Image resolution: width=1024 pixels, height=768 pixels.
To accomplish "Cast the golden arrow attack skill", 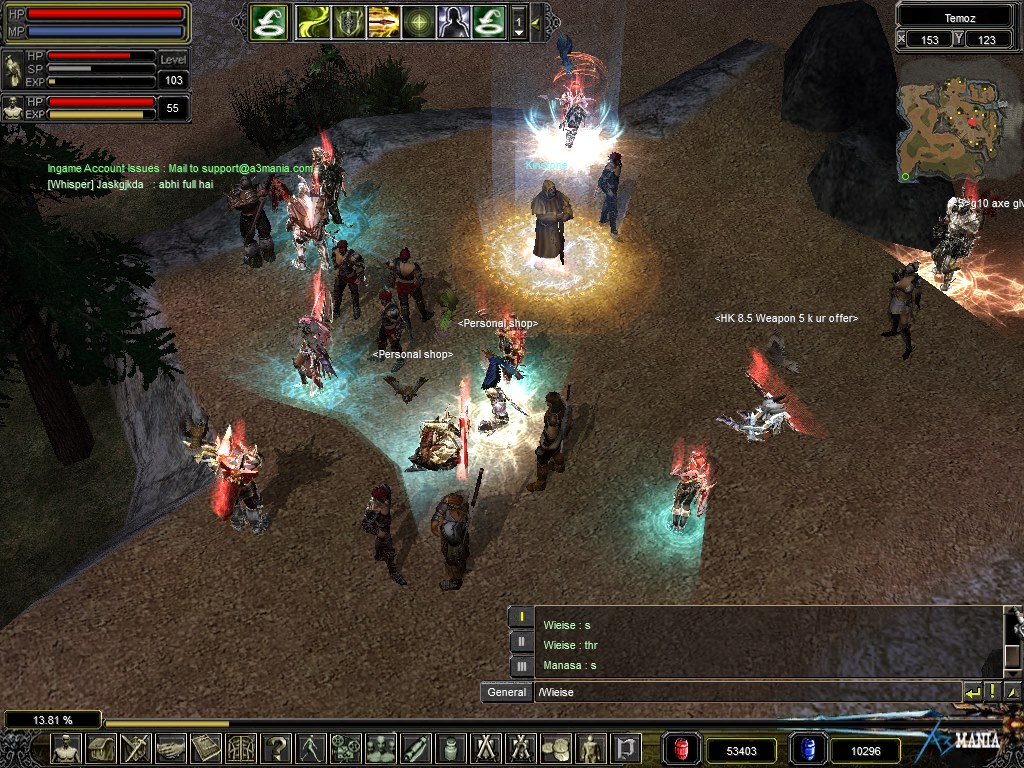I will coord(384,21).
